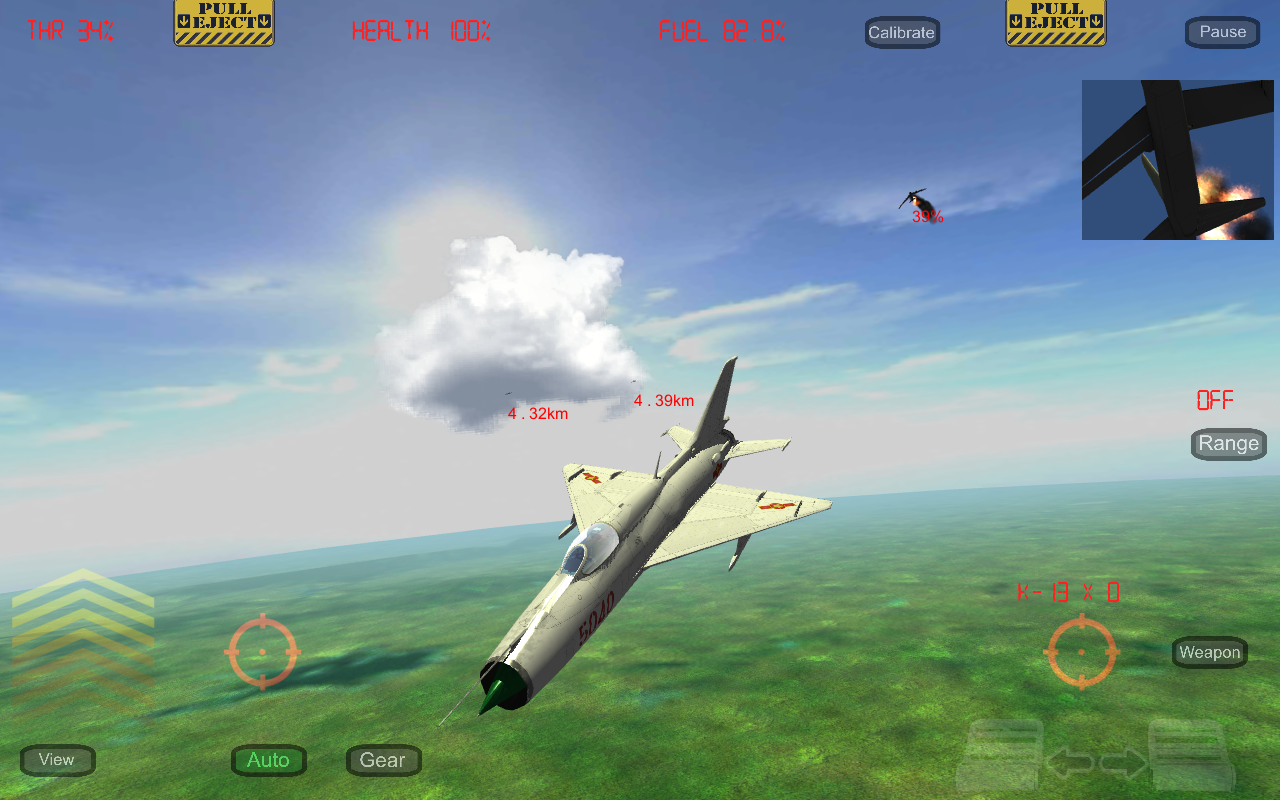Tap the rear-view camera thumbnail
The height and width of the screenshot is (800, 1280).
pos(1177,159)
